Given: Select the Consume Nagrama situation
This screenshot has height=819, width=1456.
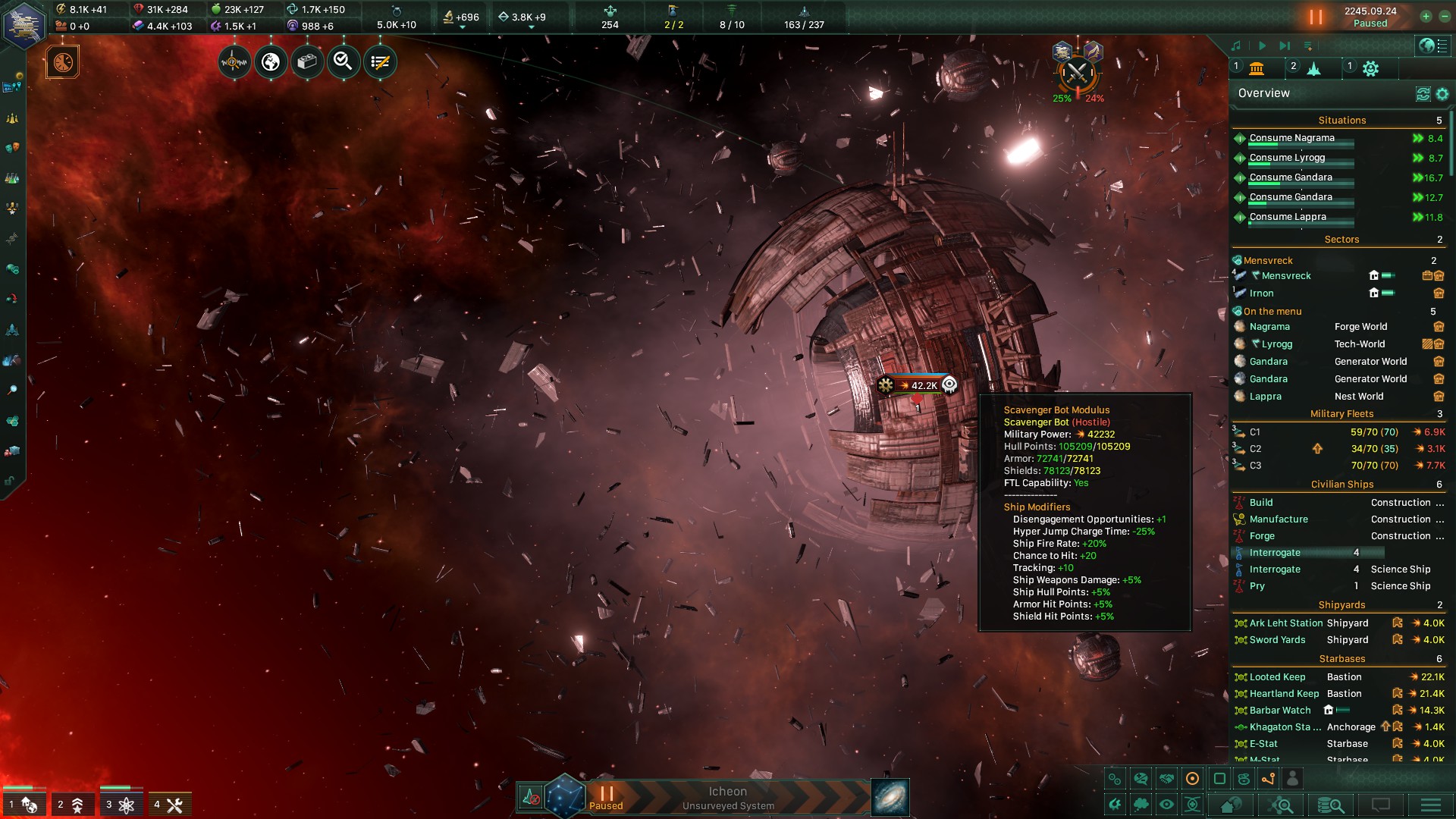Looking at the screenshot, I should point(1291,138).
